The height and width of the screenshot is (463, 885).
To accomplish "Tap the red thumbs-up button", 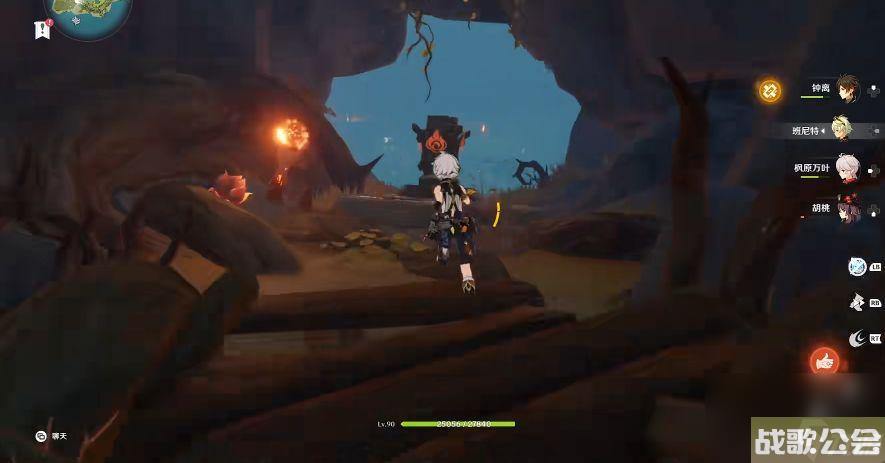I will tap(824, 361).
